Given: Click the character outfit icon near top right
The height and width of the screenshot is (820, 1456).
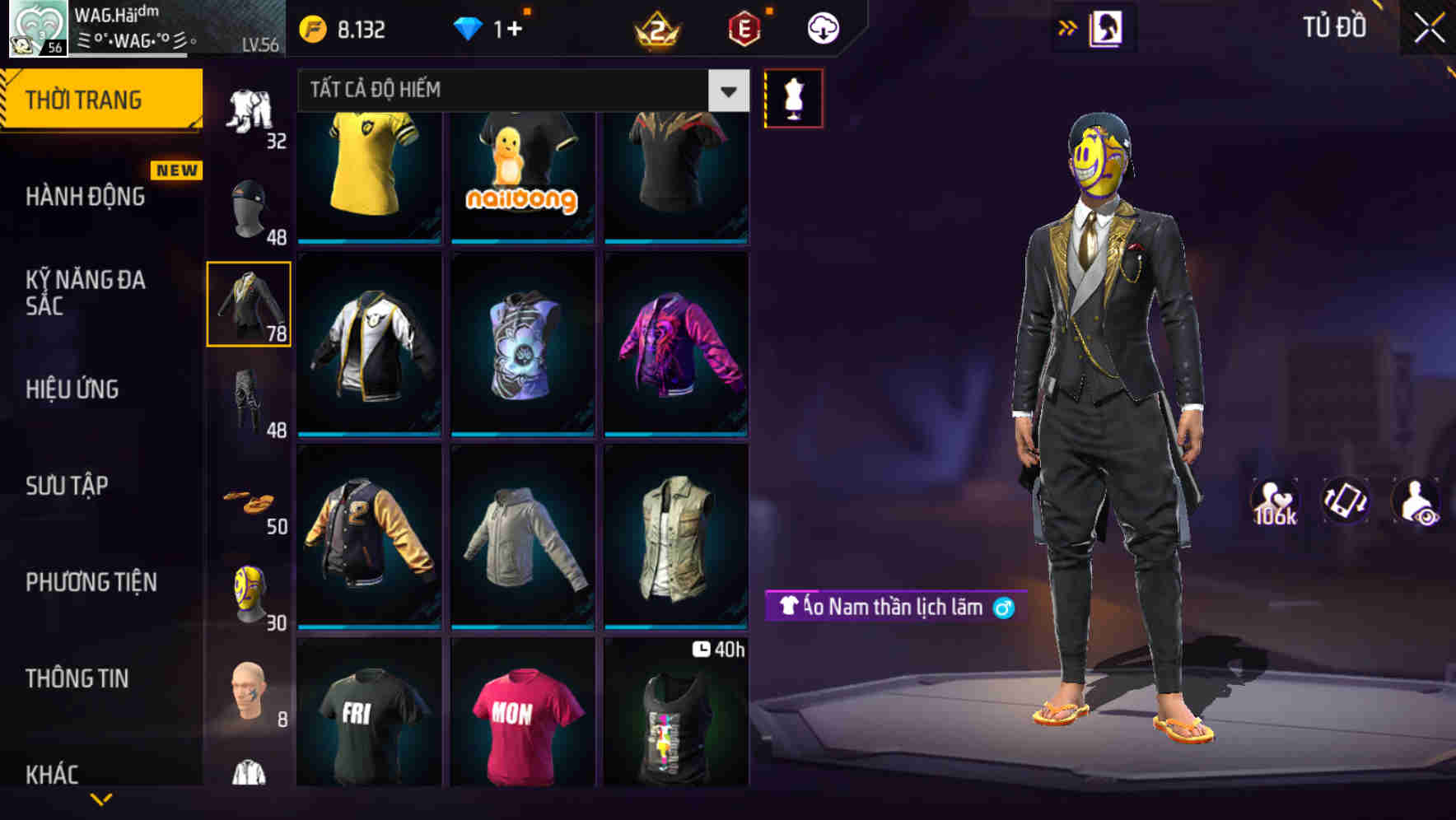Looking at the screenshot, I should pyautogui.click(x=1108, y=26).
